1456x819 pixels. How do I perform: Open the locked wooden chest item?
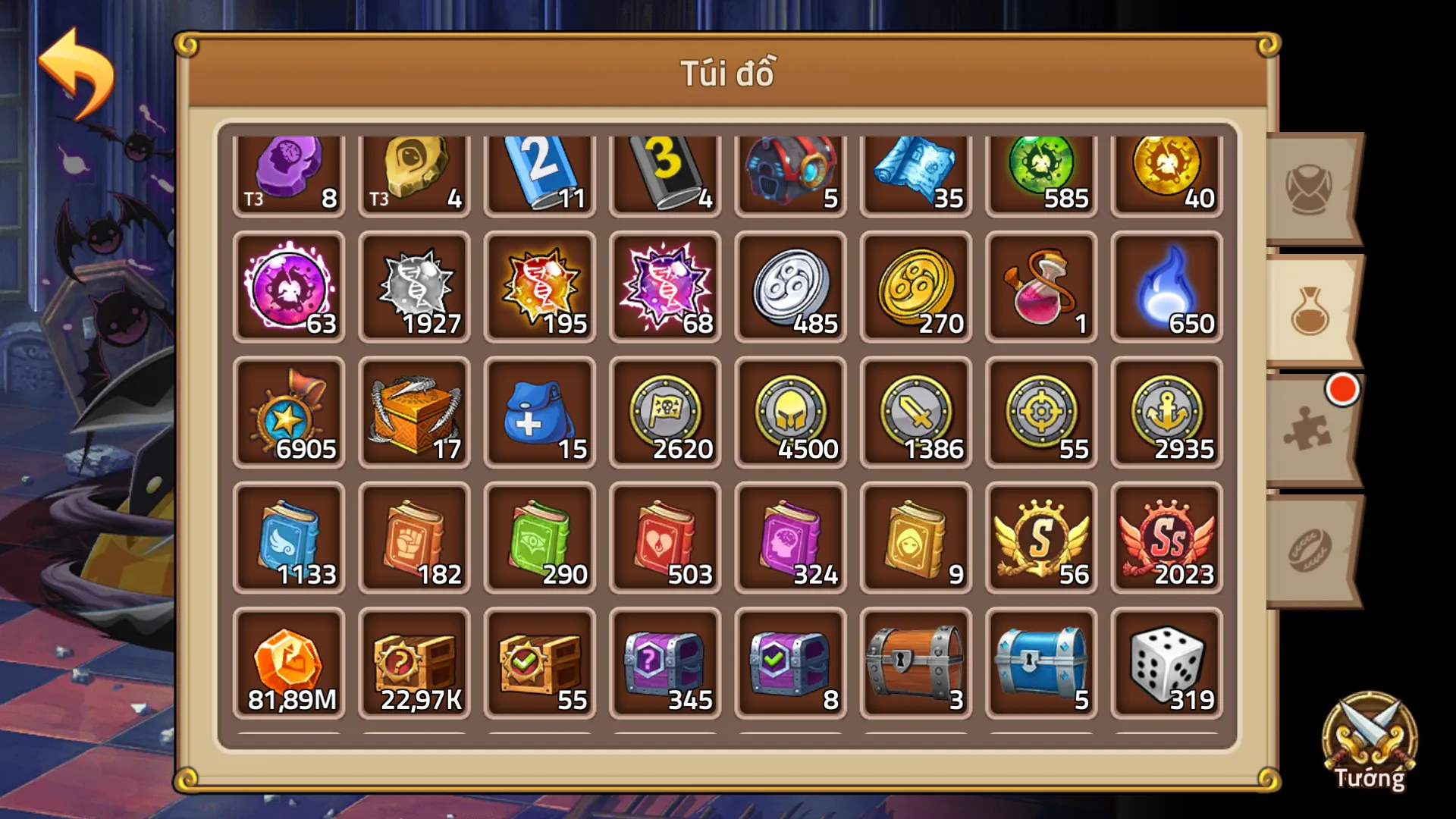click(x=915, y=664)
